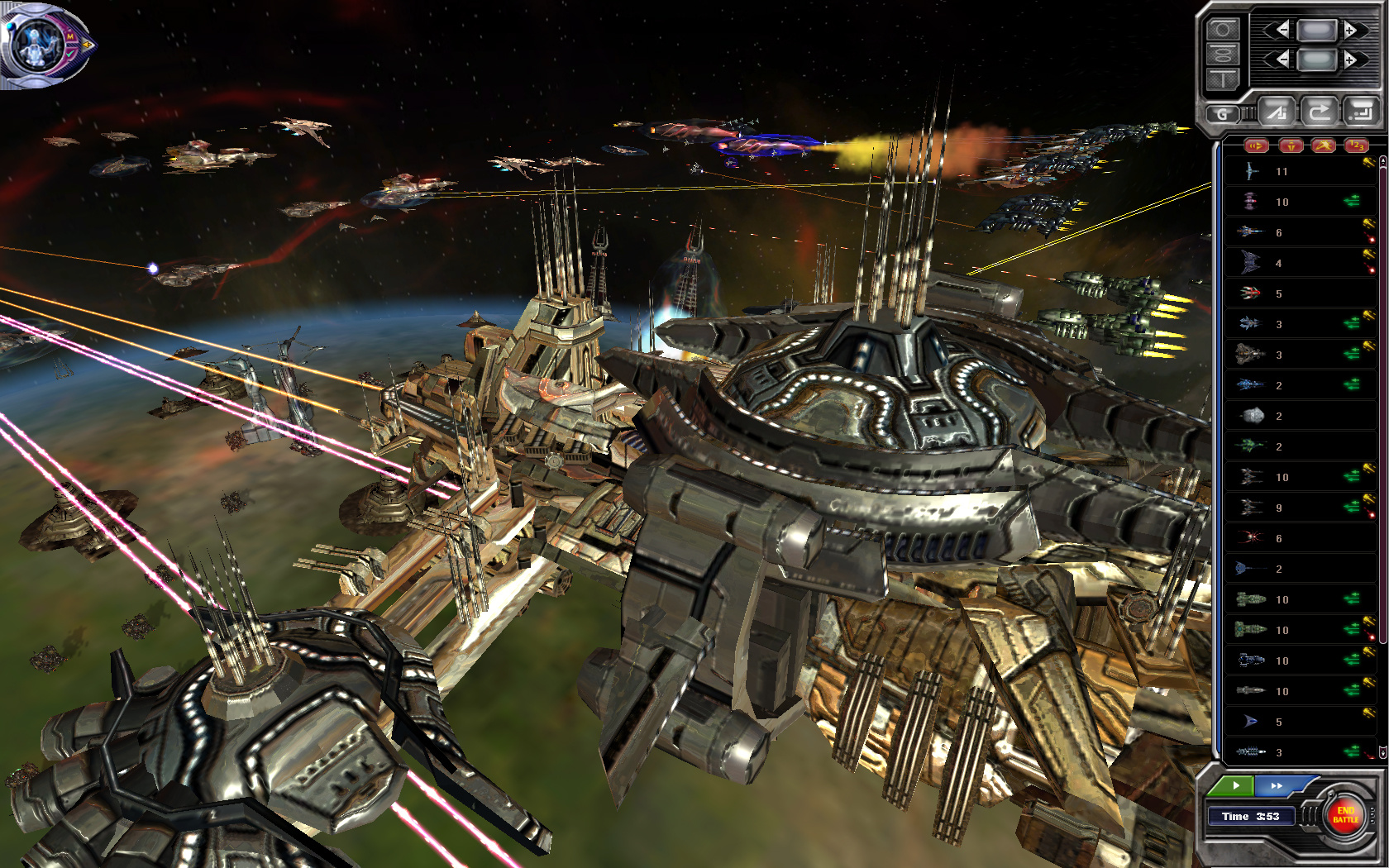Activate the curved return arrow button

click(1320, 111)
